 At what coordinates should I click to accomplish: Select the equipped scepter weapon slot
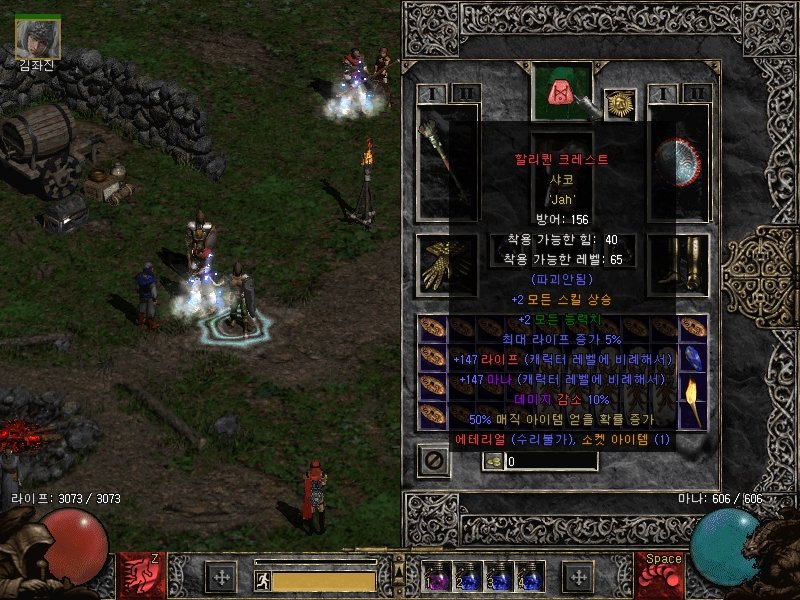447,163
